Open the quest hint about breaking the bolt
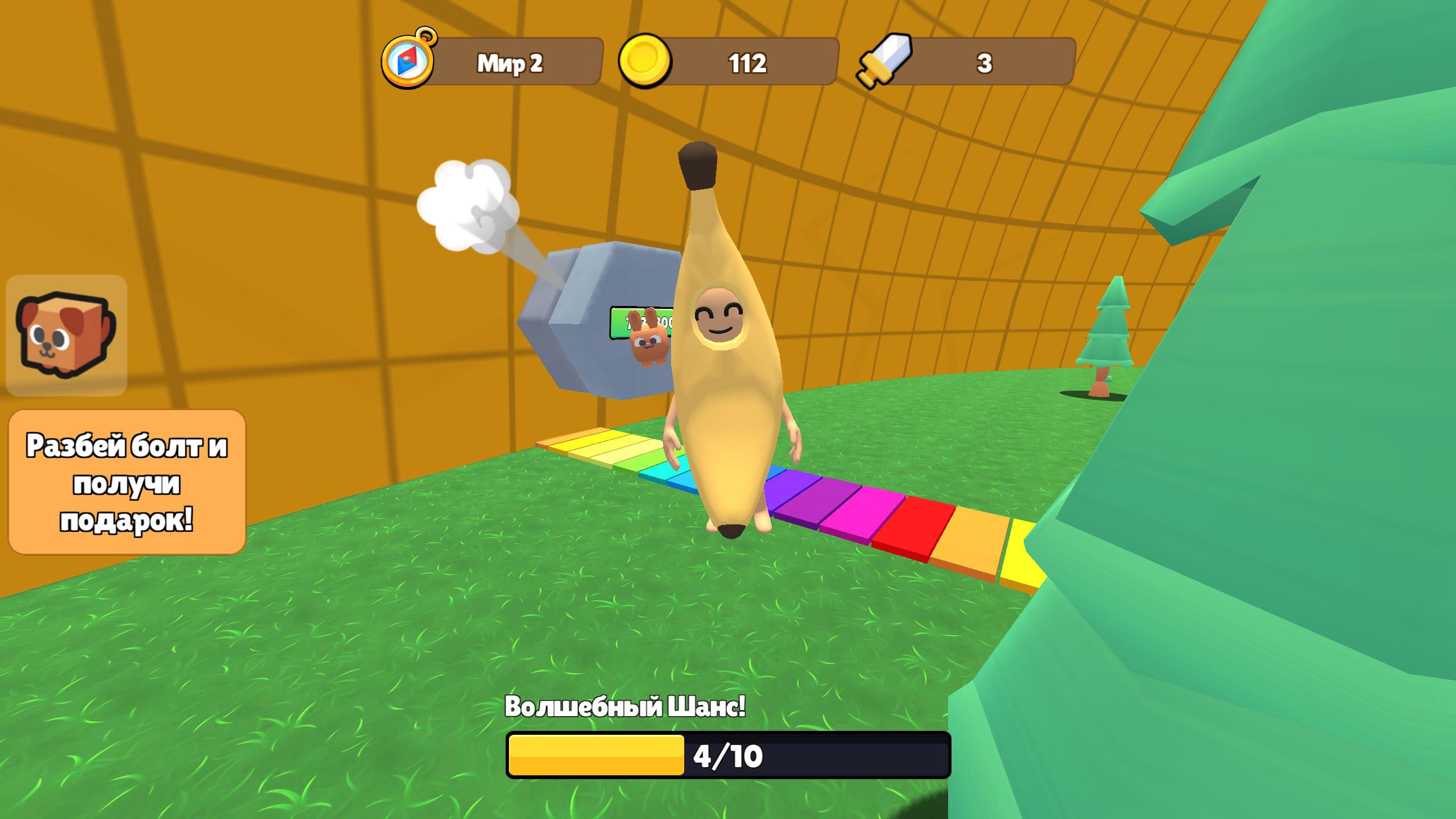Viewport: 1456px width, 819px height. point(127,482)
